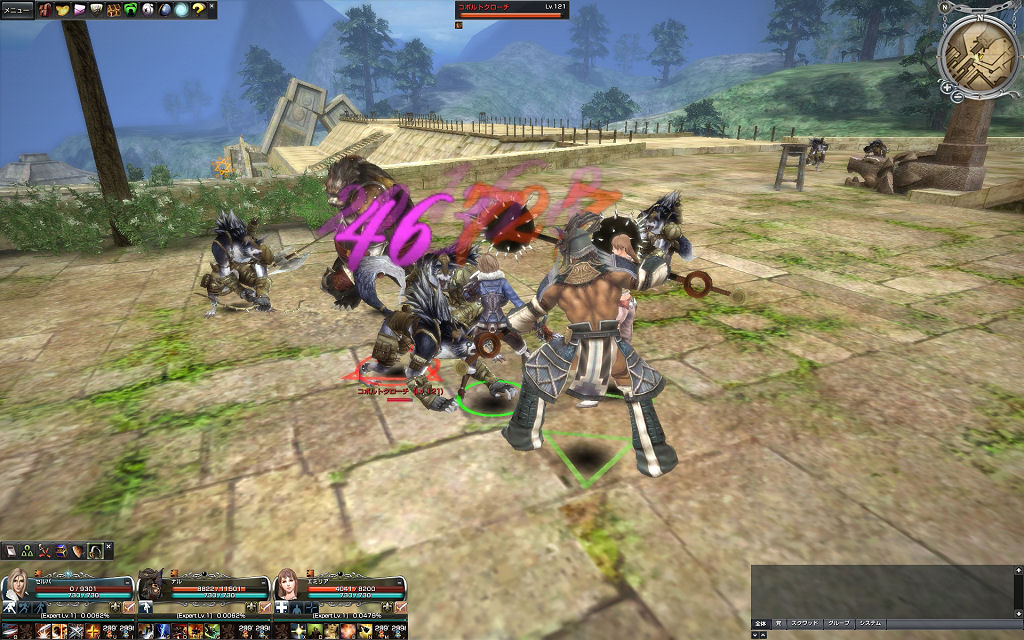Click the yellow question mark help icon

click(198, 10)
